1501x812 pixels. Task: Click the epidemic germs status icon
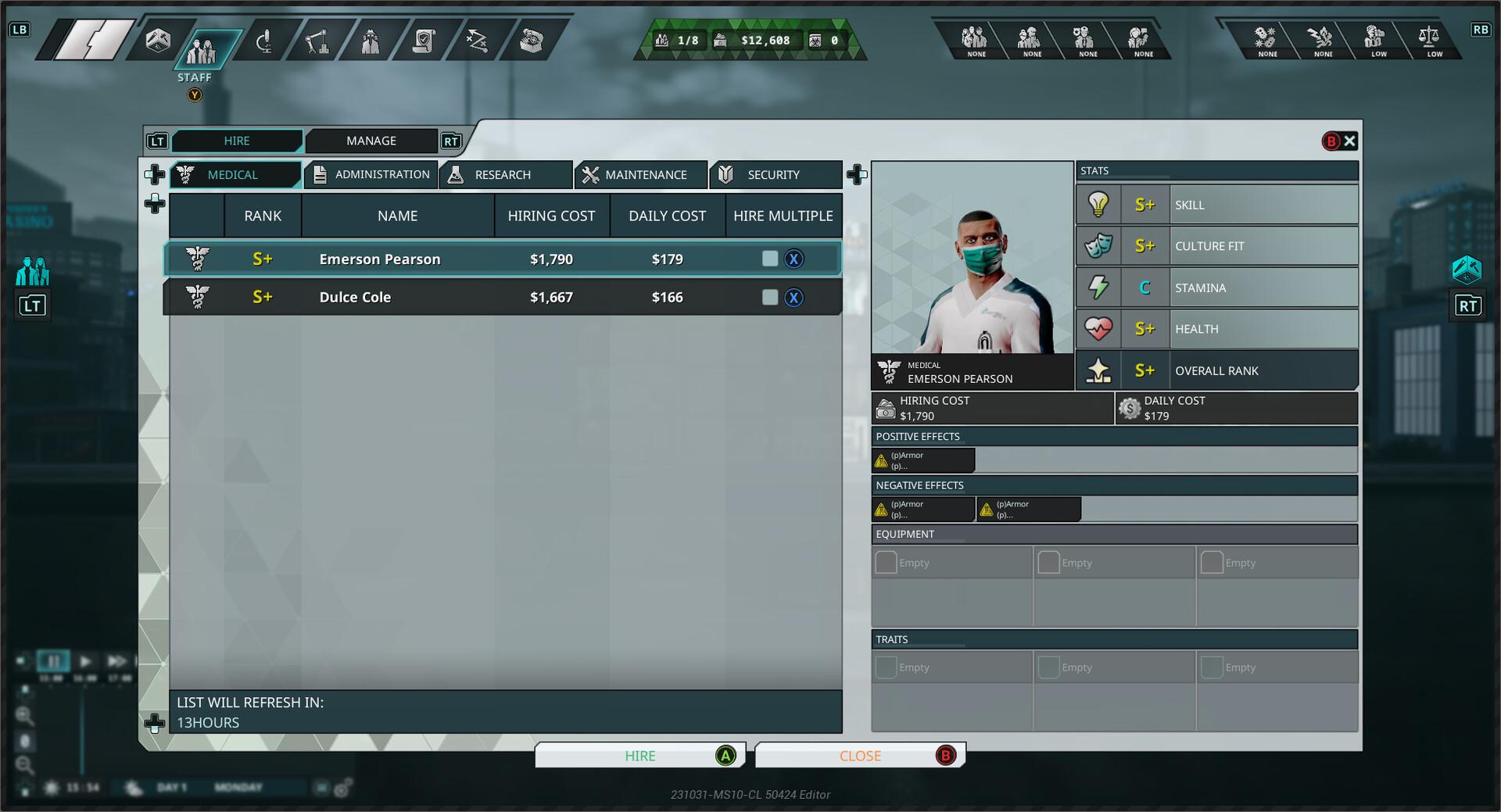[x=1263, y=37]
